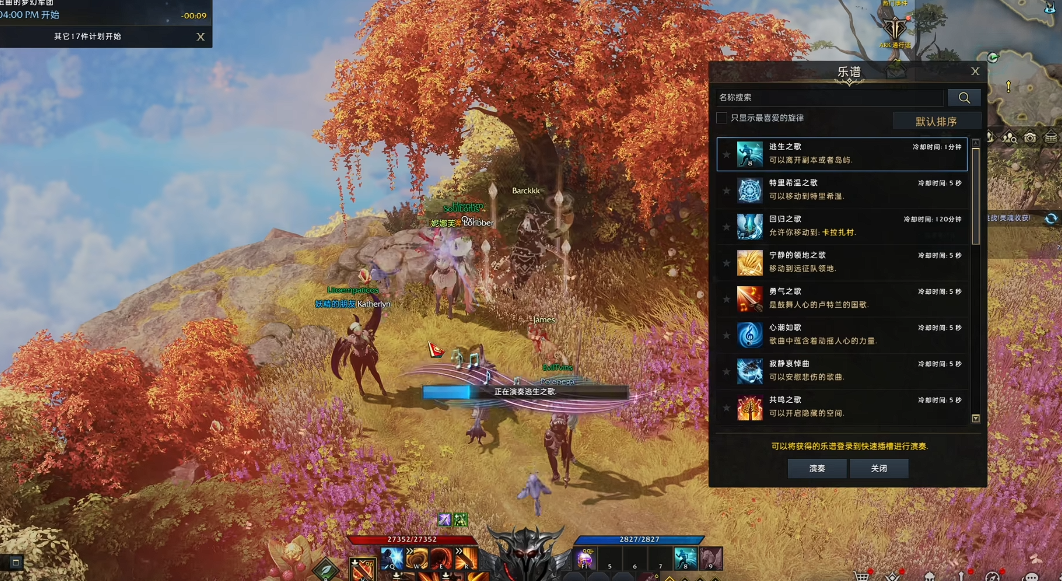Choose the 特里希温之歌 song
Screen dimensions: 1062x581
pos(841,190)
